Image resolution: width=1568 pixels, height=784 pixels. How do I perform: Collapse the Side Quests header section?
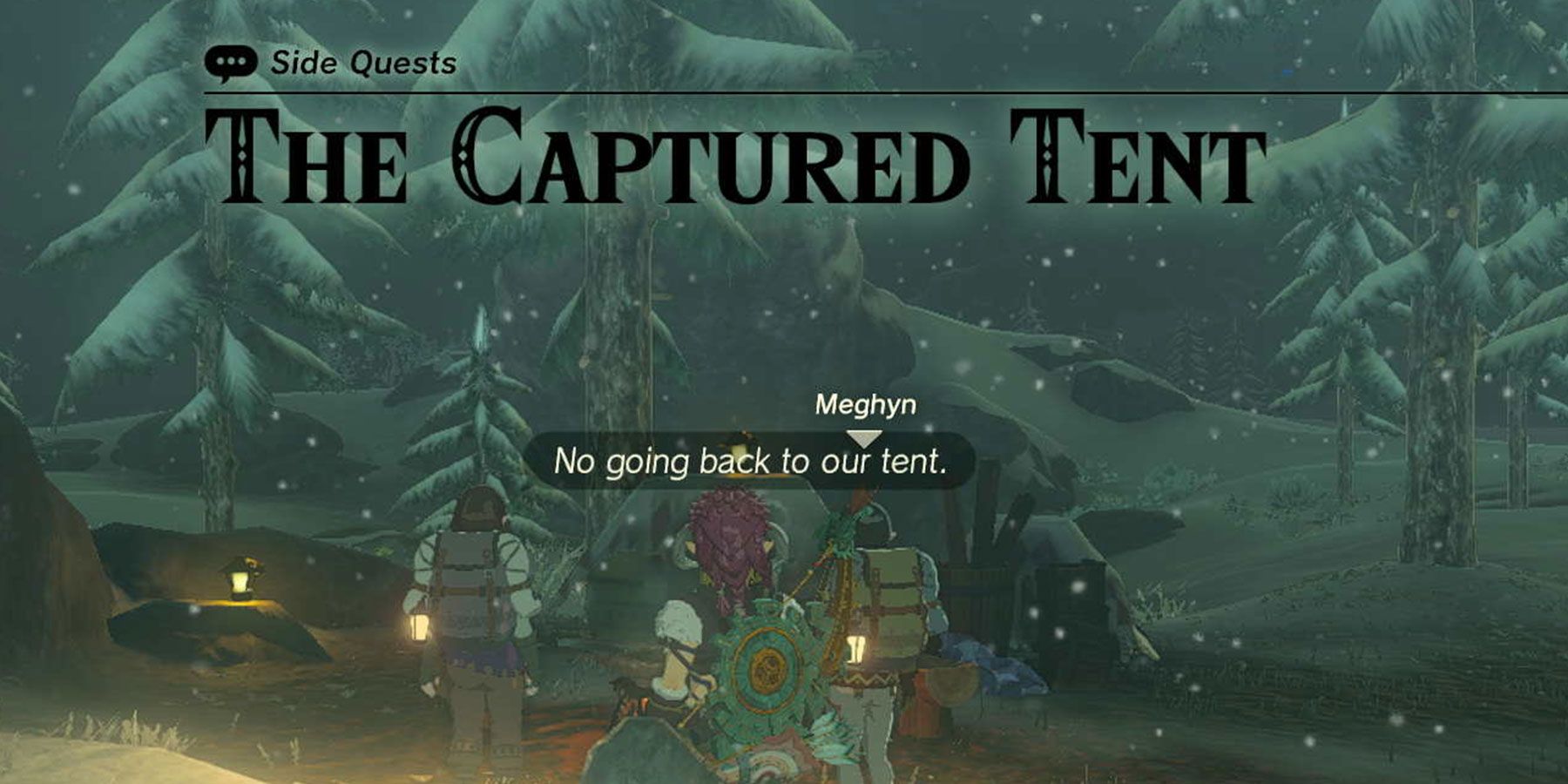362,61
